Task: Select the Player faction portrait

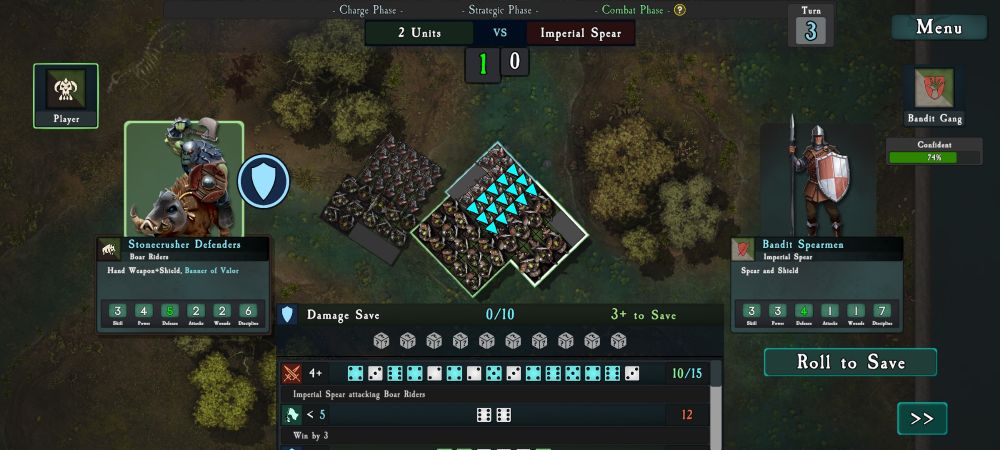Action: pyautogui.click(x=66, y=91)
